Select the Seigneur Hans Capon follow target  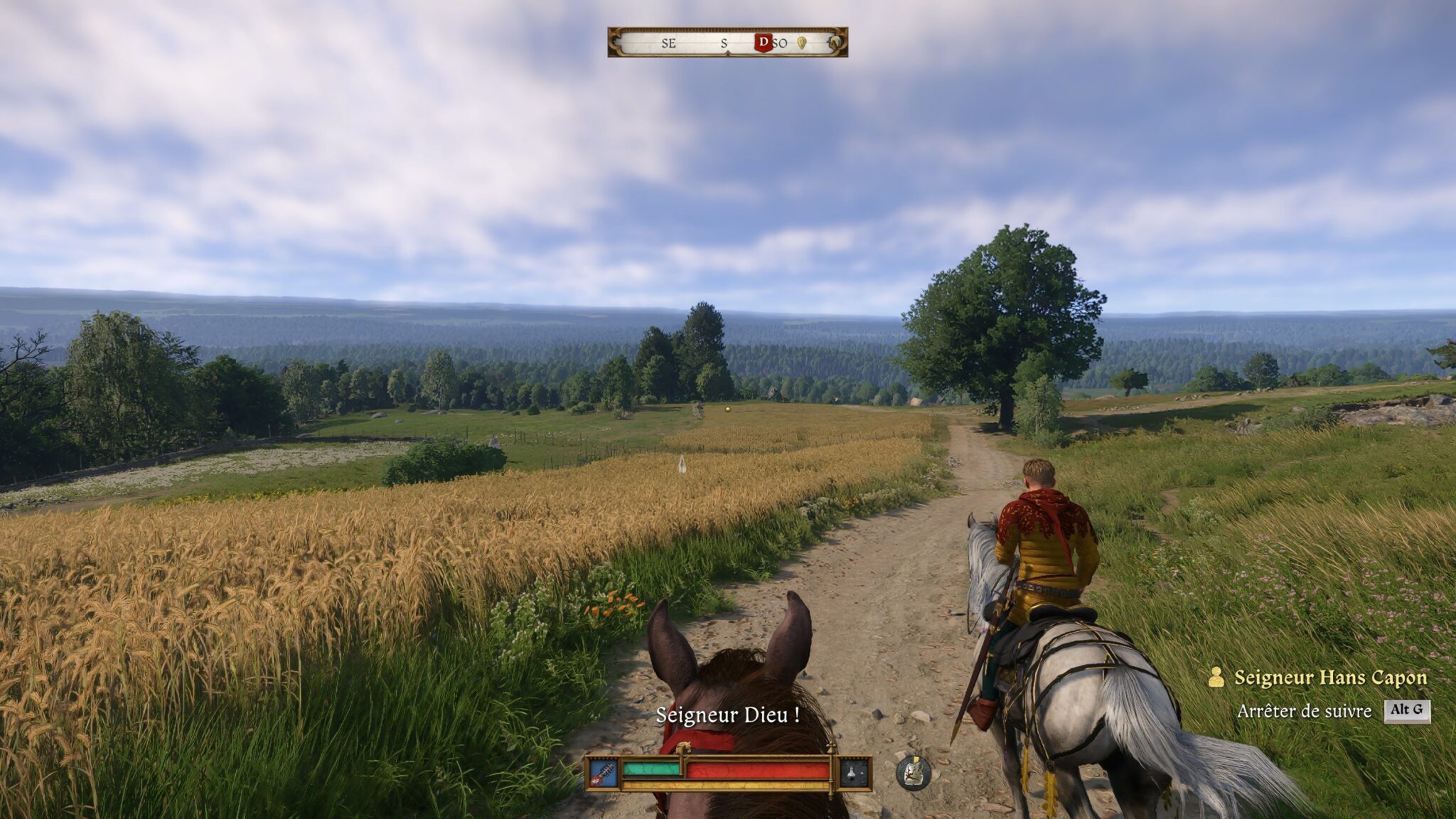[x=1329, y=678]
